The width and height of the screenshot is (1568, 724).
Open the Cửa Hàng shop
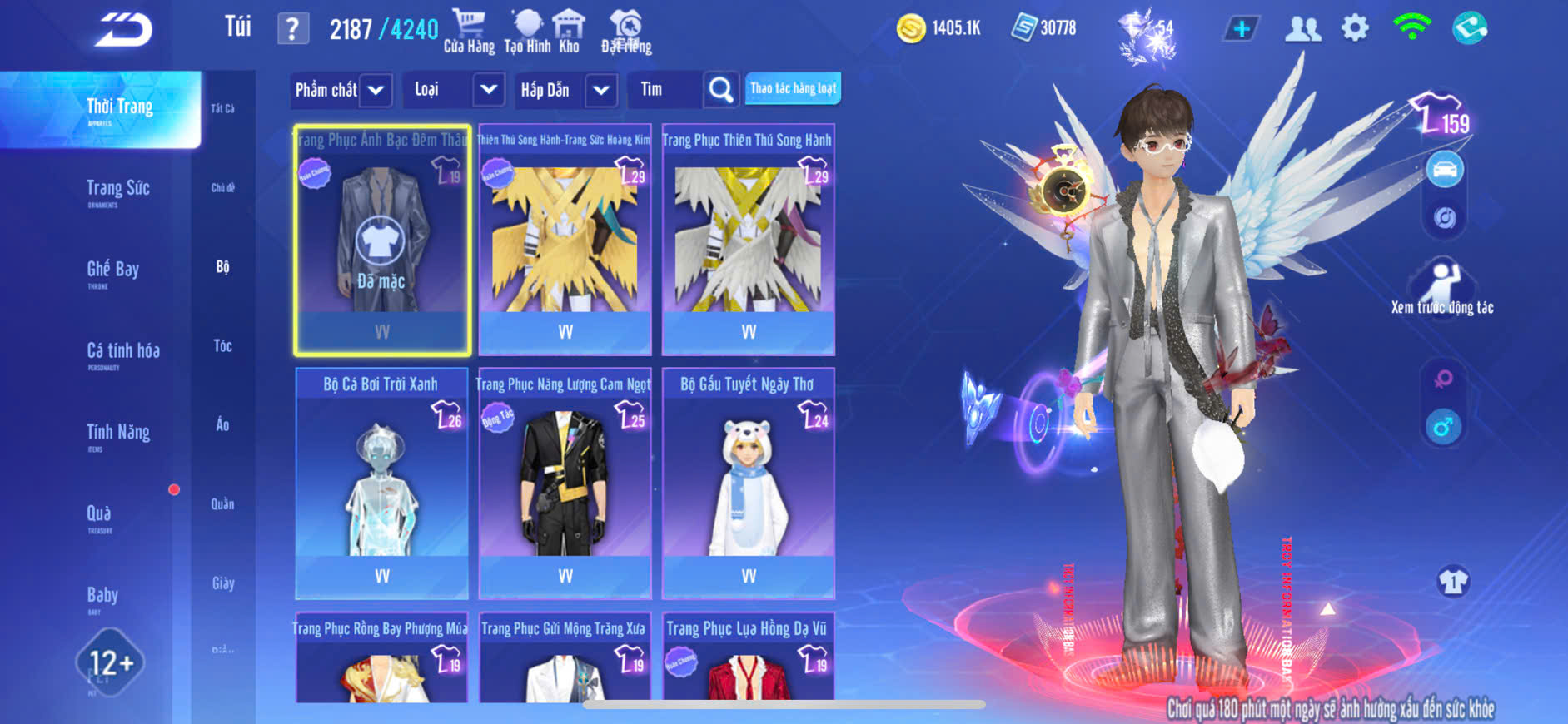[x=469, y=31]
